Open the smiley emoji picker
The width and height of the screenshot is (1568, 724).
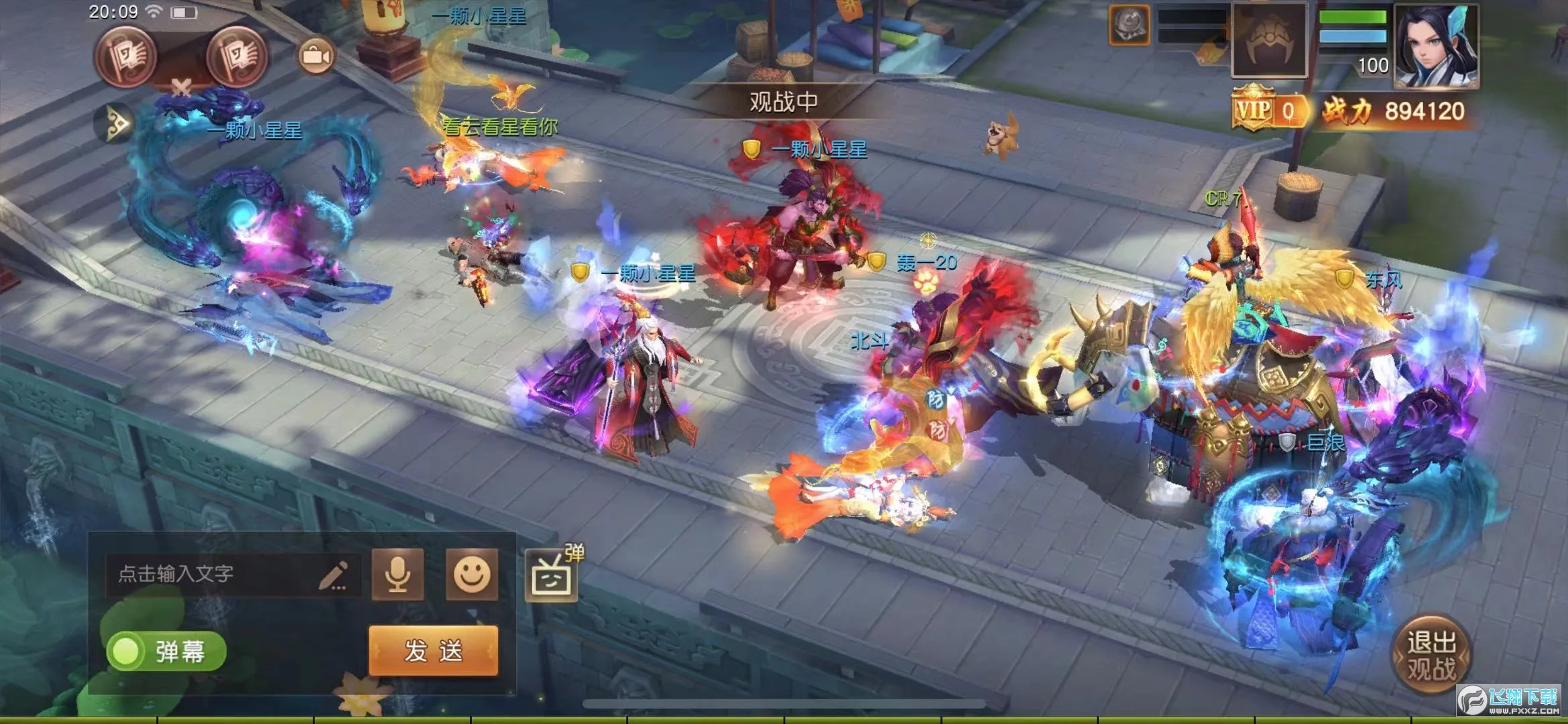tap(472, 574)
